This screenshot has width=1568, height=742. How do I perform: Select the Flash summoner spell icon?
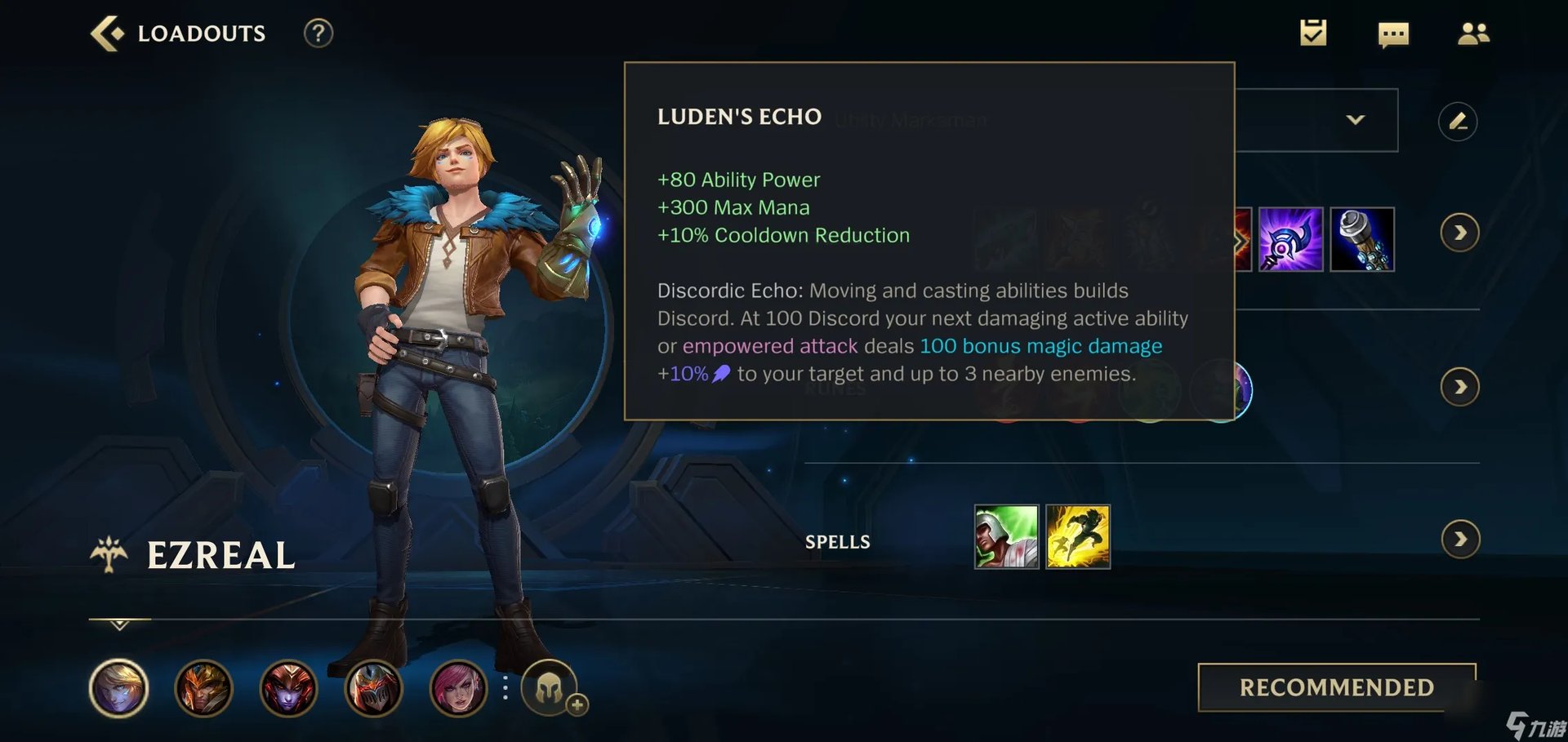[x=1079, y=536]
